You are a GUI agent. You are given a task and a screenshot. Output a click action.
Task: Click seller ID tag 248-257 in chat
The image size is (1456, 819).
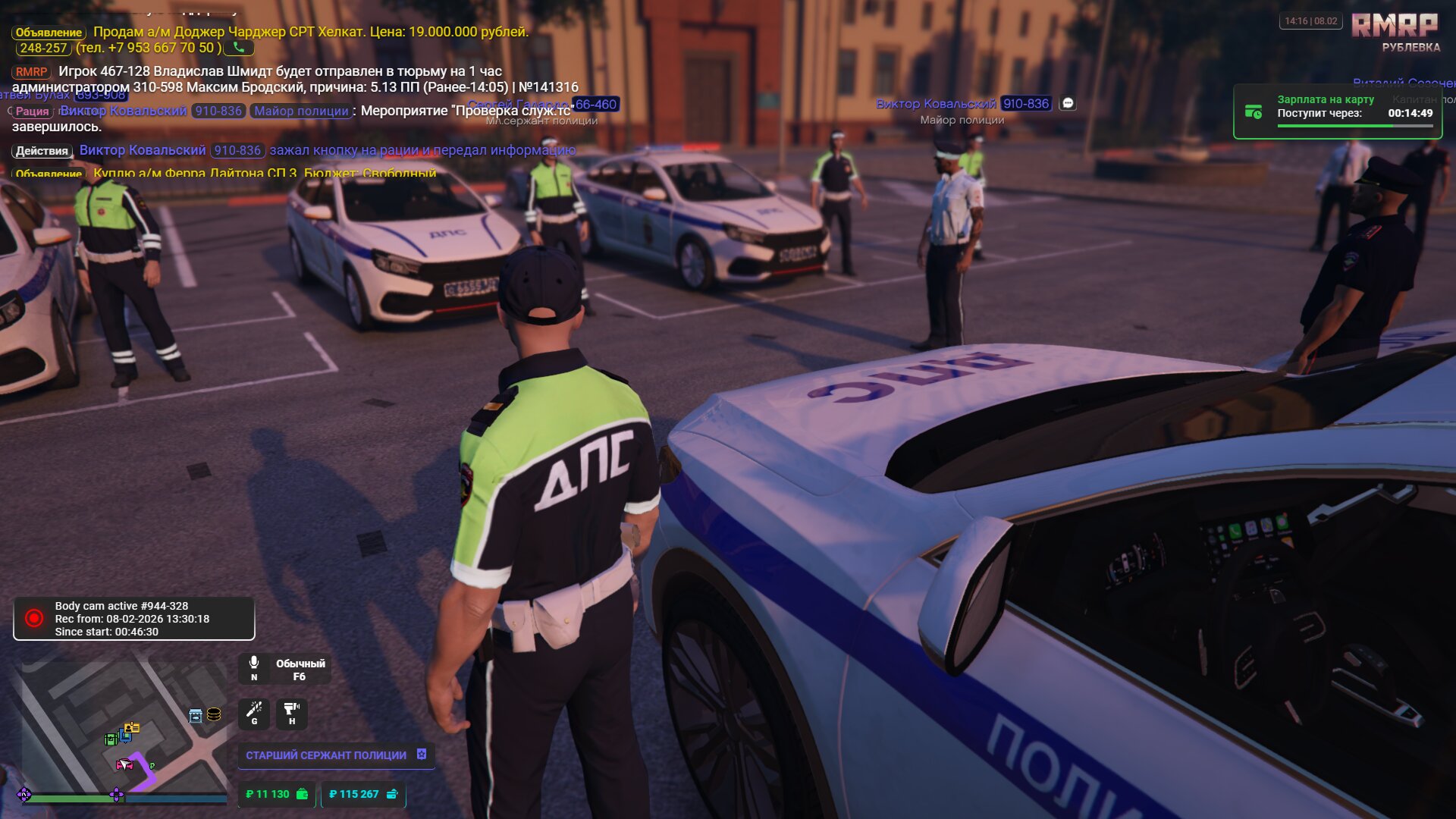[43, 48]
